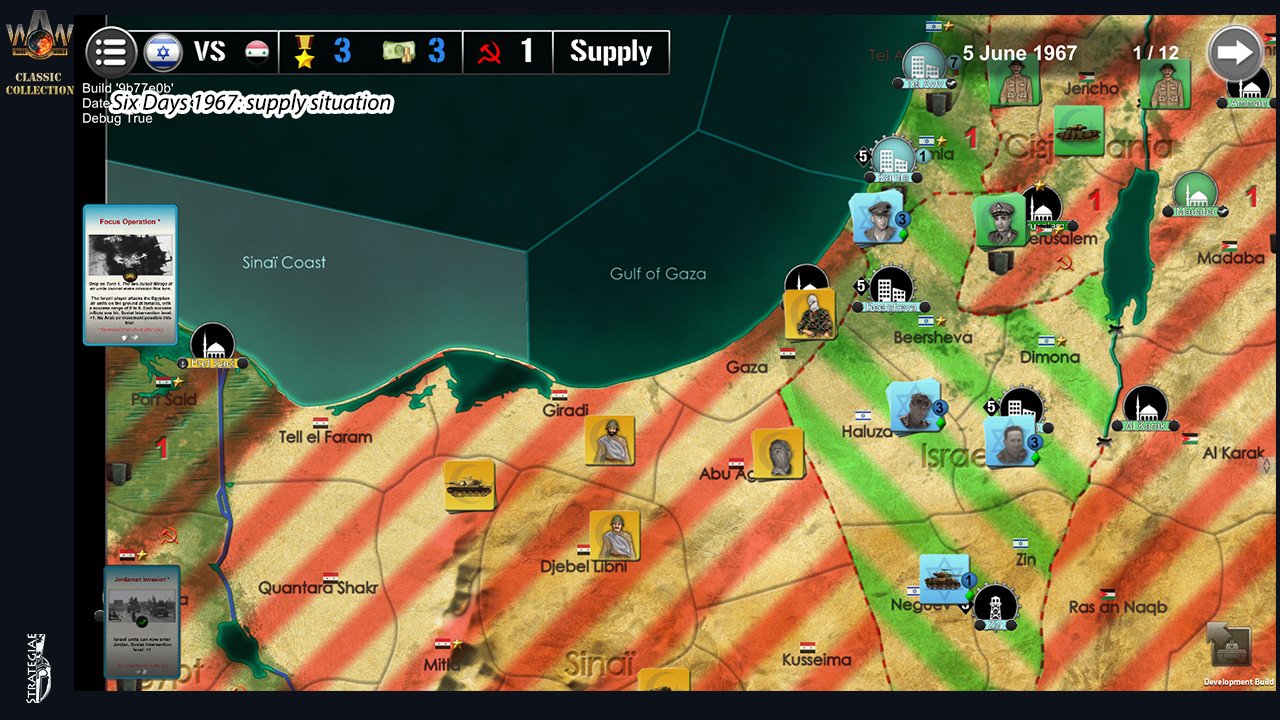Image resolution: width=1280 pixels, height=720 pixels.
Task: End the turn with the arrow button
Action: tap(1236, 50)
